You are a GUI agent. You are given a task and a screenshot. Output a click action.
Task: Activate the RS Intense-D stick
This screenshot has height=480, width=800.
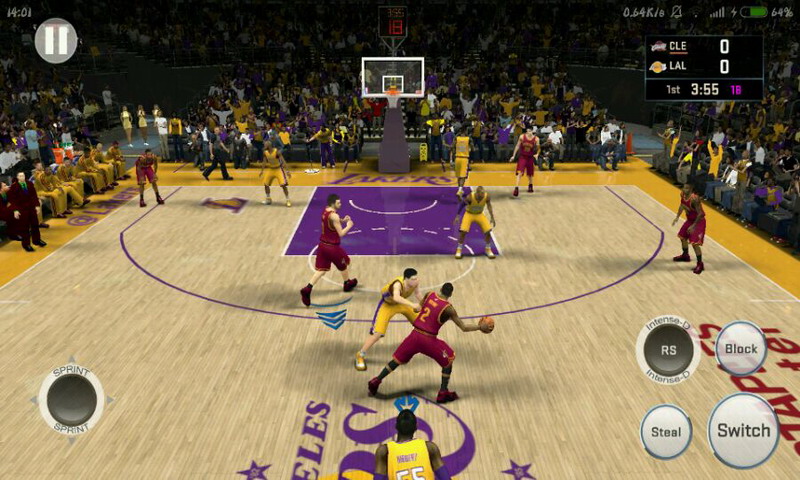[668, 350]
